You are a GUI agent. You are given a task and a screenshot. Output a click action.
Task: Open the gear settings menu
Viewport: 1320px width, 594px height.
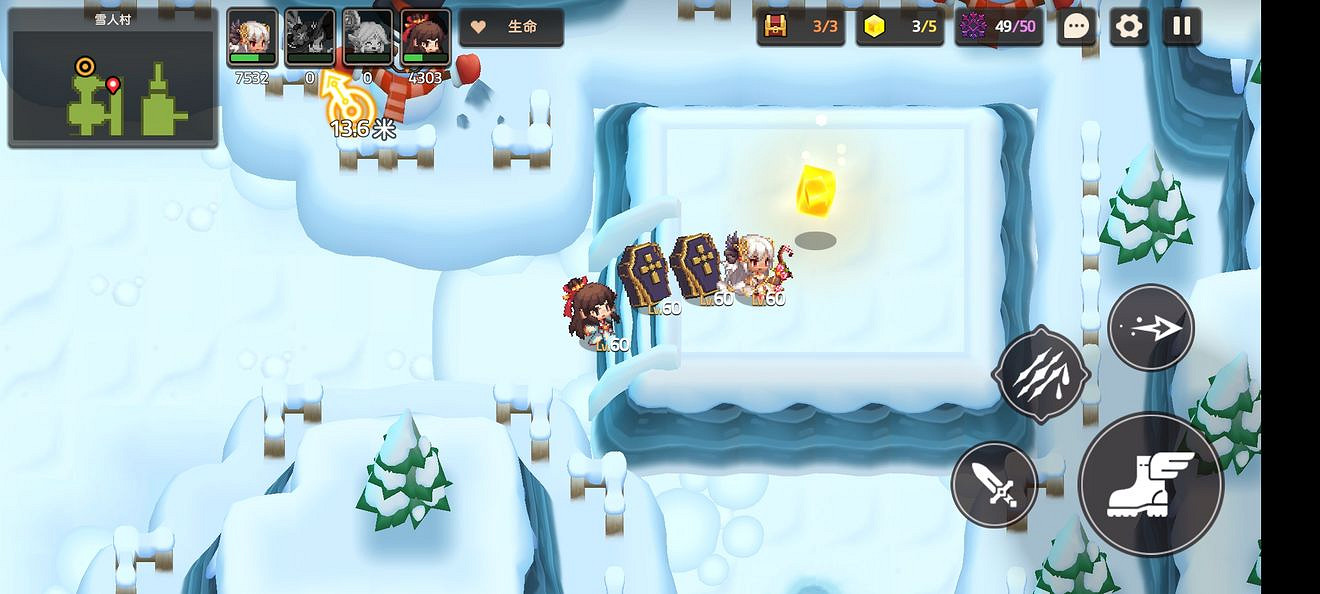click(1129, 27)
